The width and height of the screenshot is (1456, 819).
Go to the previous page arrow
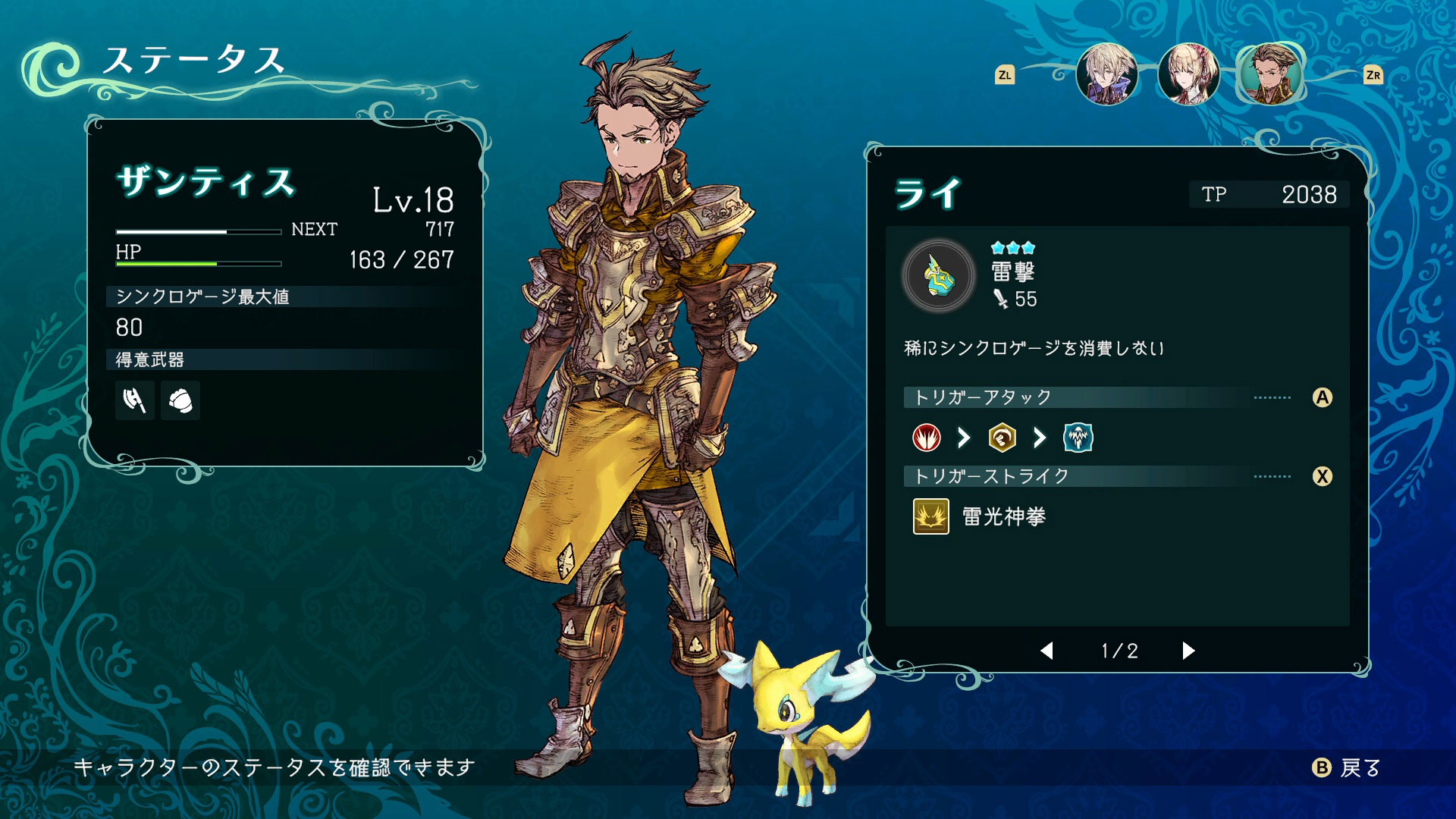[x=1047, y=651]
